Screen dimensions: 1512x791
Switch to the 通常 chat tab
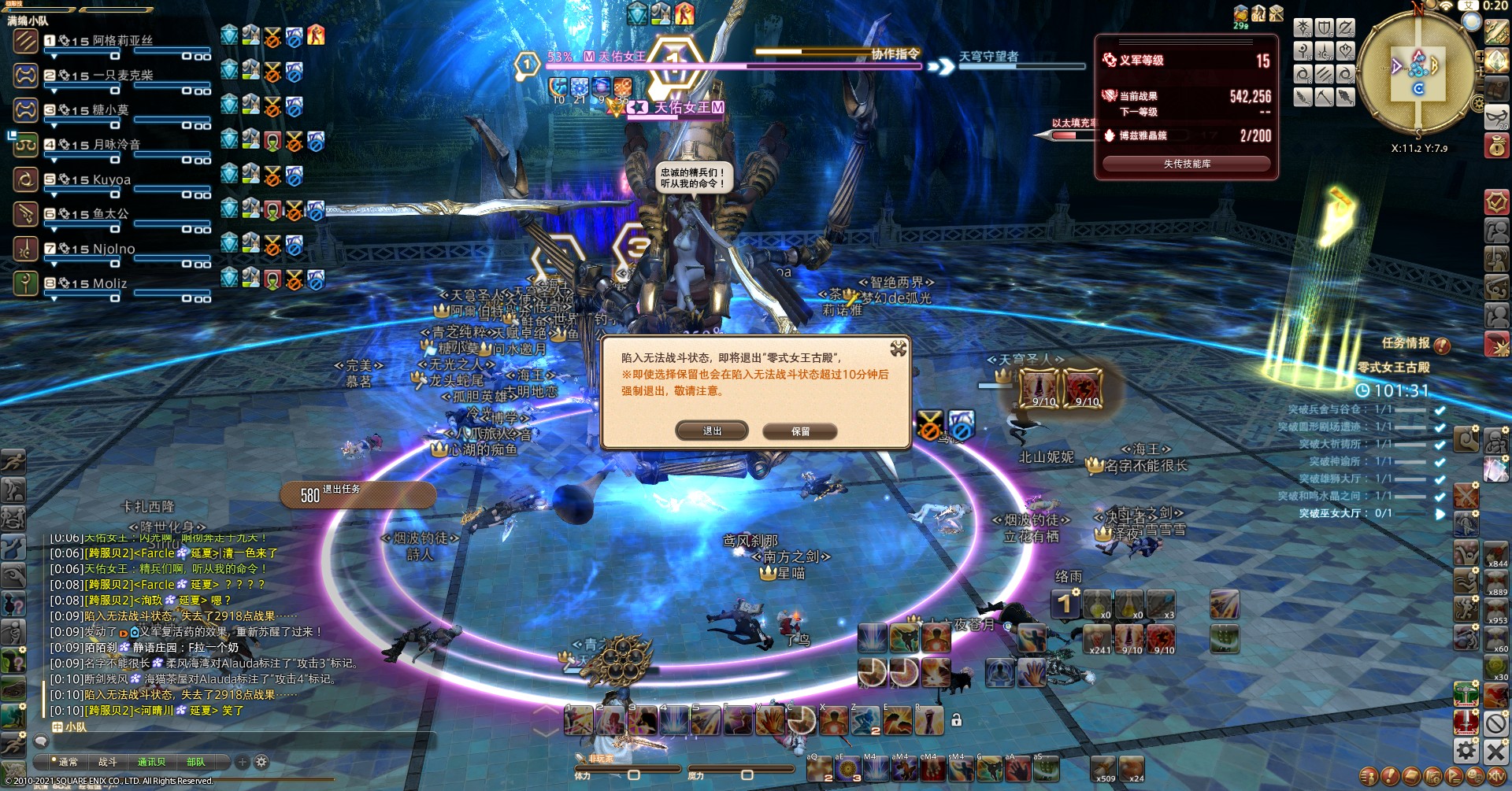coord(68,762)
